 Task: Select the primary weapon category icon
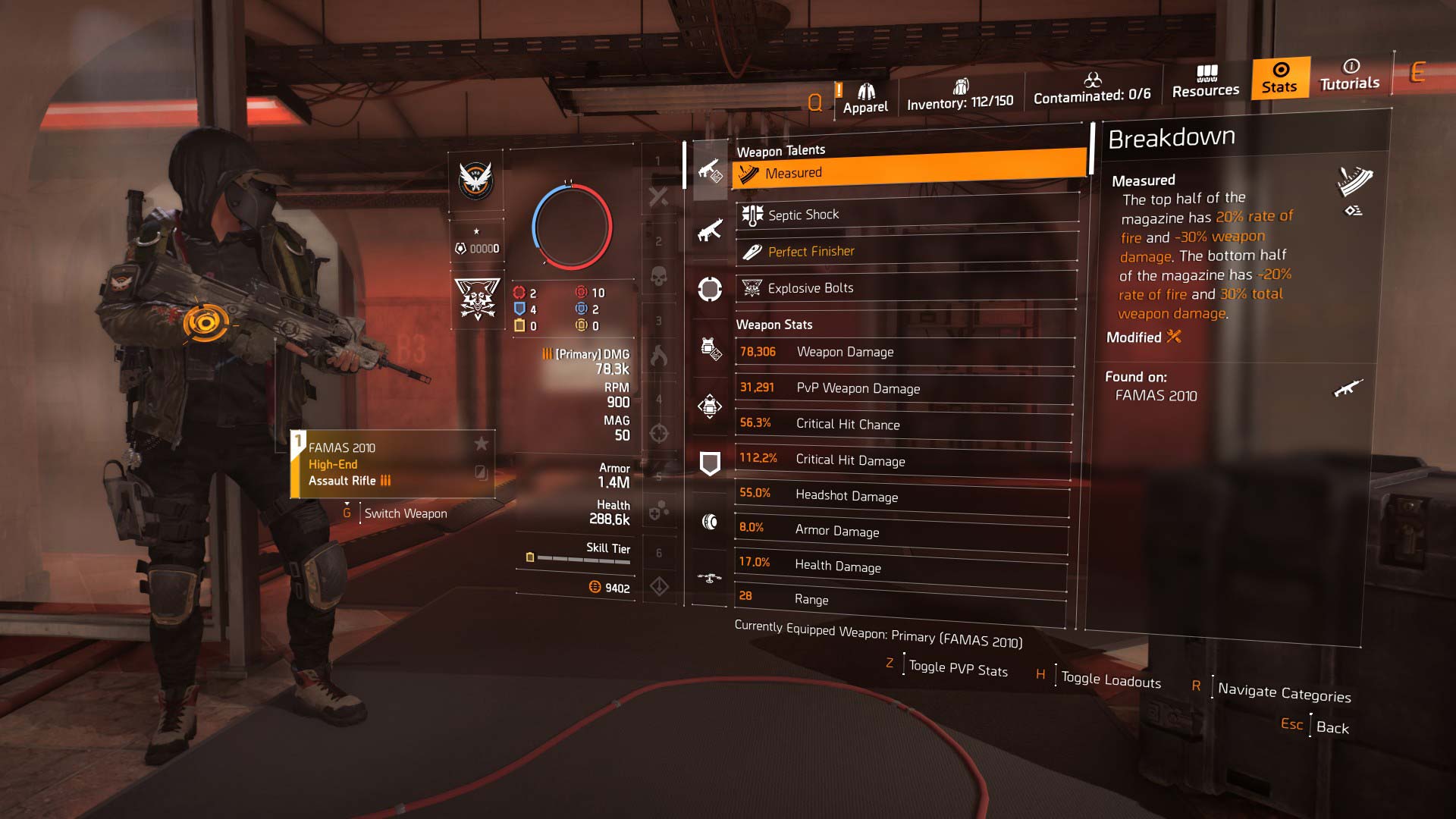[x=710, y=171]
